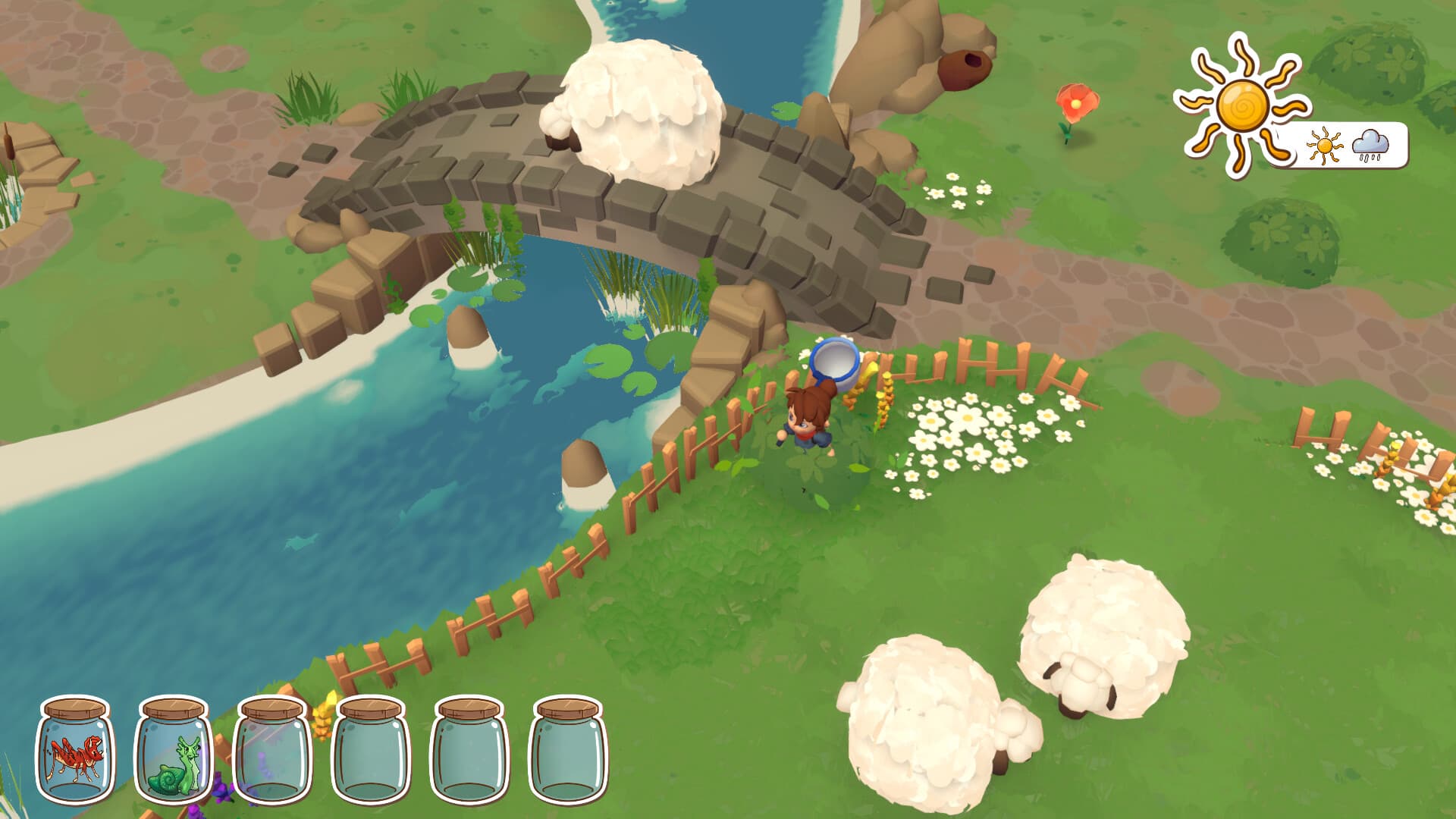The height and width of the screenshot is (819, 1456).
Task: Click the rain cloud forecast icon
Action: coord(1371,143)
